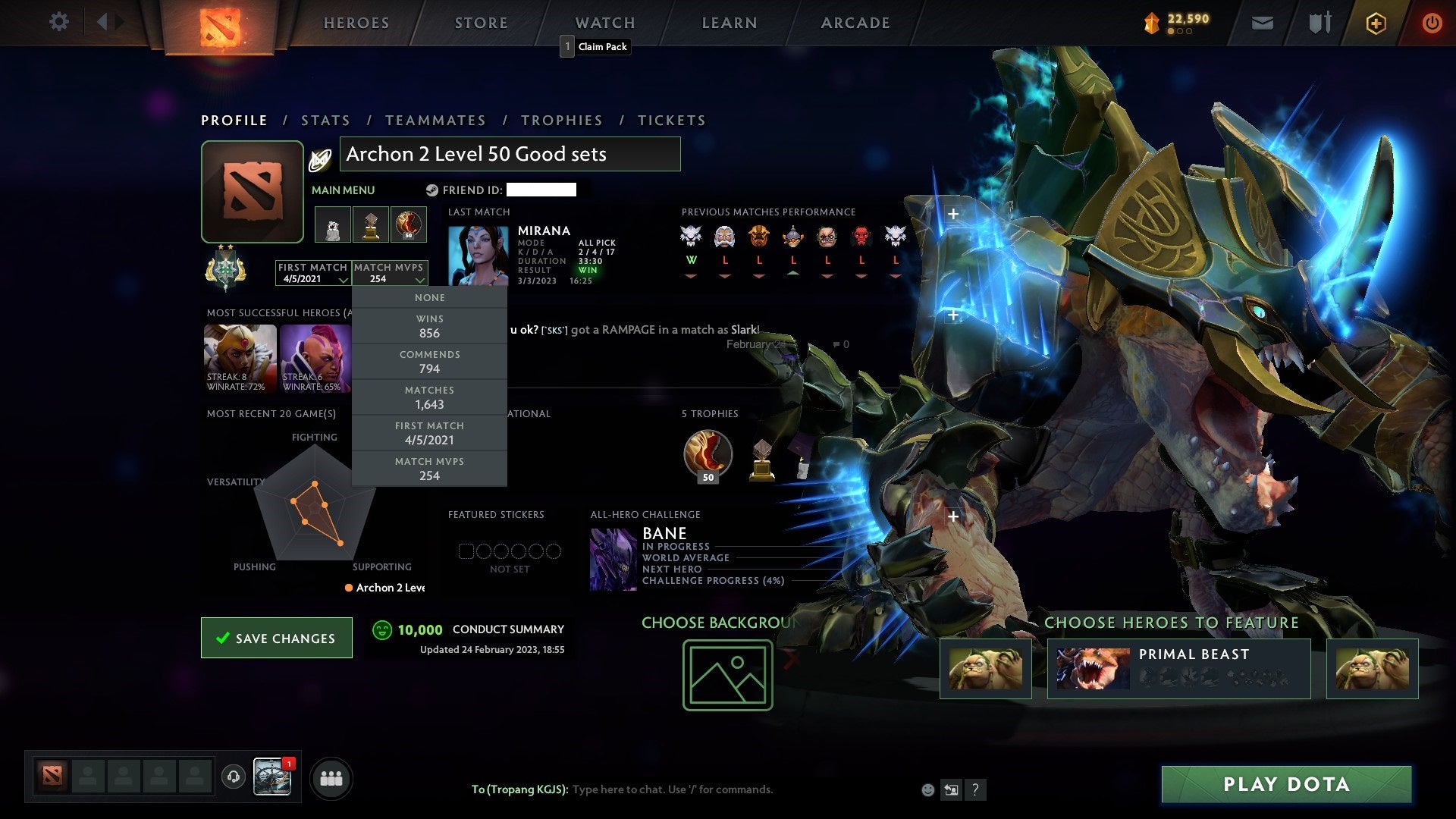Open the emoticon picker in chat
This screenshot has height=819, width=1456.
point(927,789)
